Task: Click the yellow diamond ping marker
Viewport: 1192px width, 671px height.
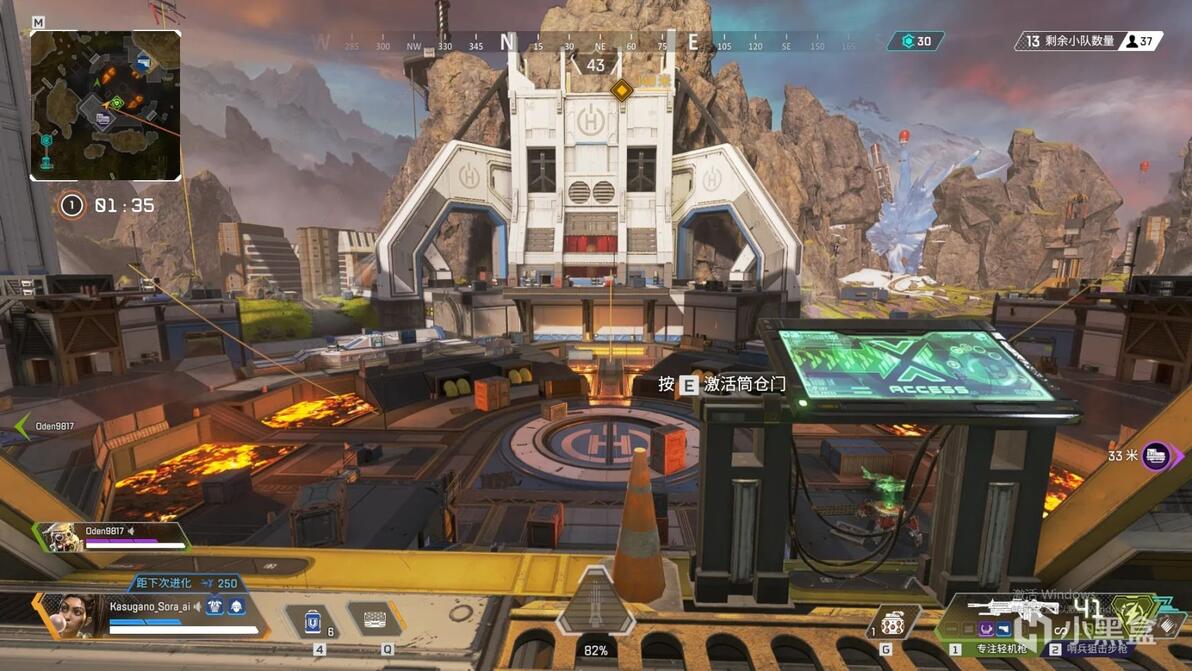Action: 622,91
